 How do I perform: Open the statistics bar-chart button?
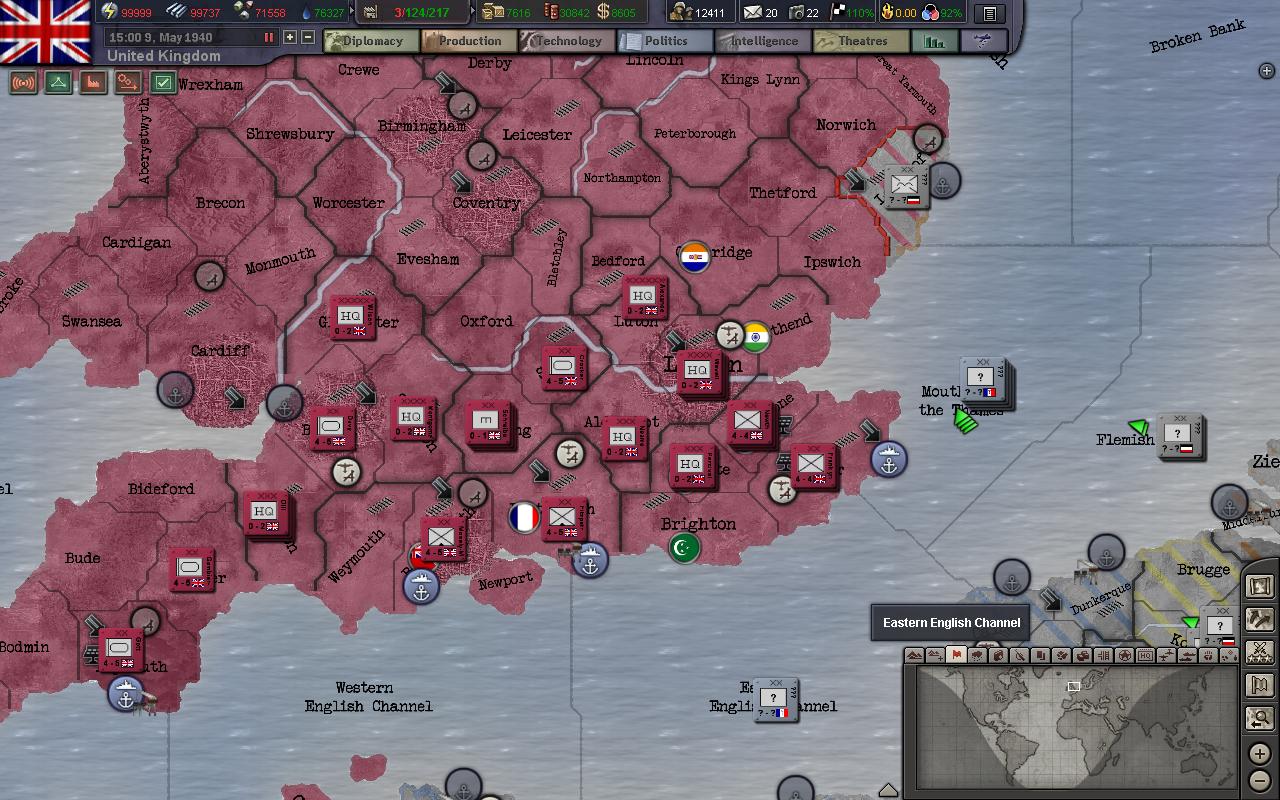point(935,41)
